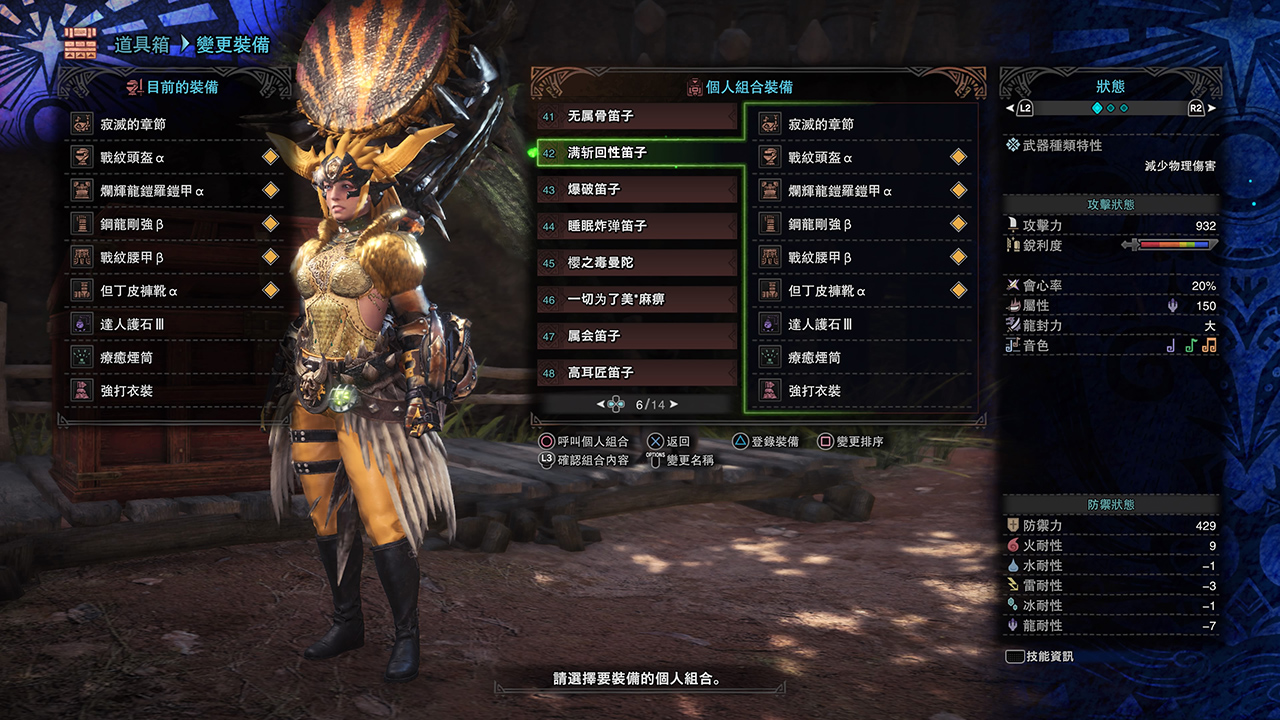The width and height of the screenshot is (1280, 720).
Task: Choose loadout 47 属会笛子
Action: pos(637,336)
